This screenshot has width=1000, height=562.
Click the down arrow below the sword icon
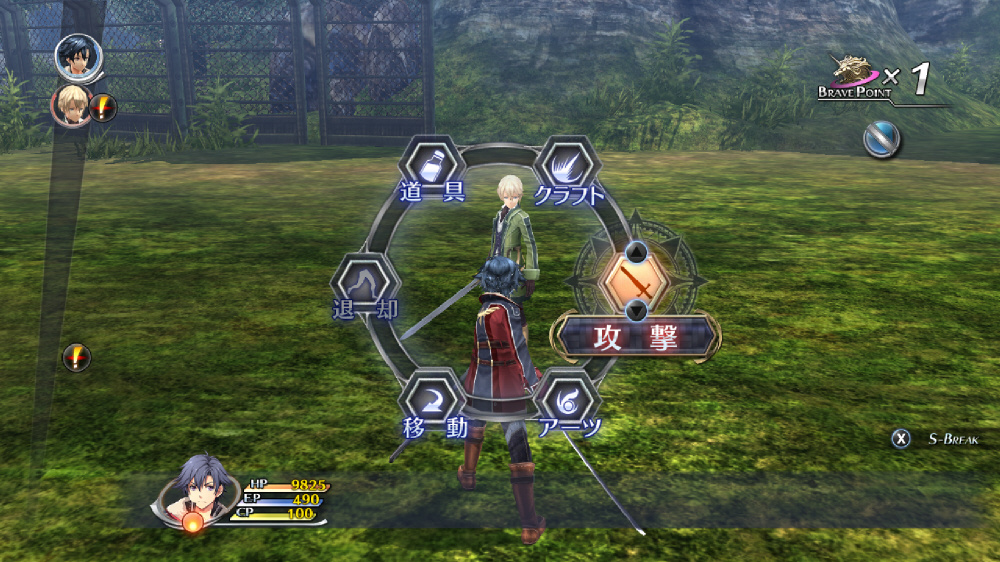636,309
